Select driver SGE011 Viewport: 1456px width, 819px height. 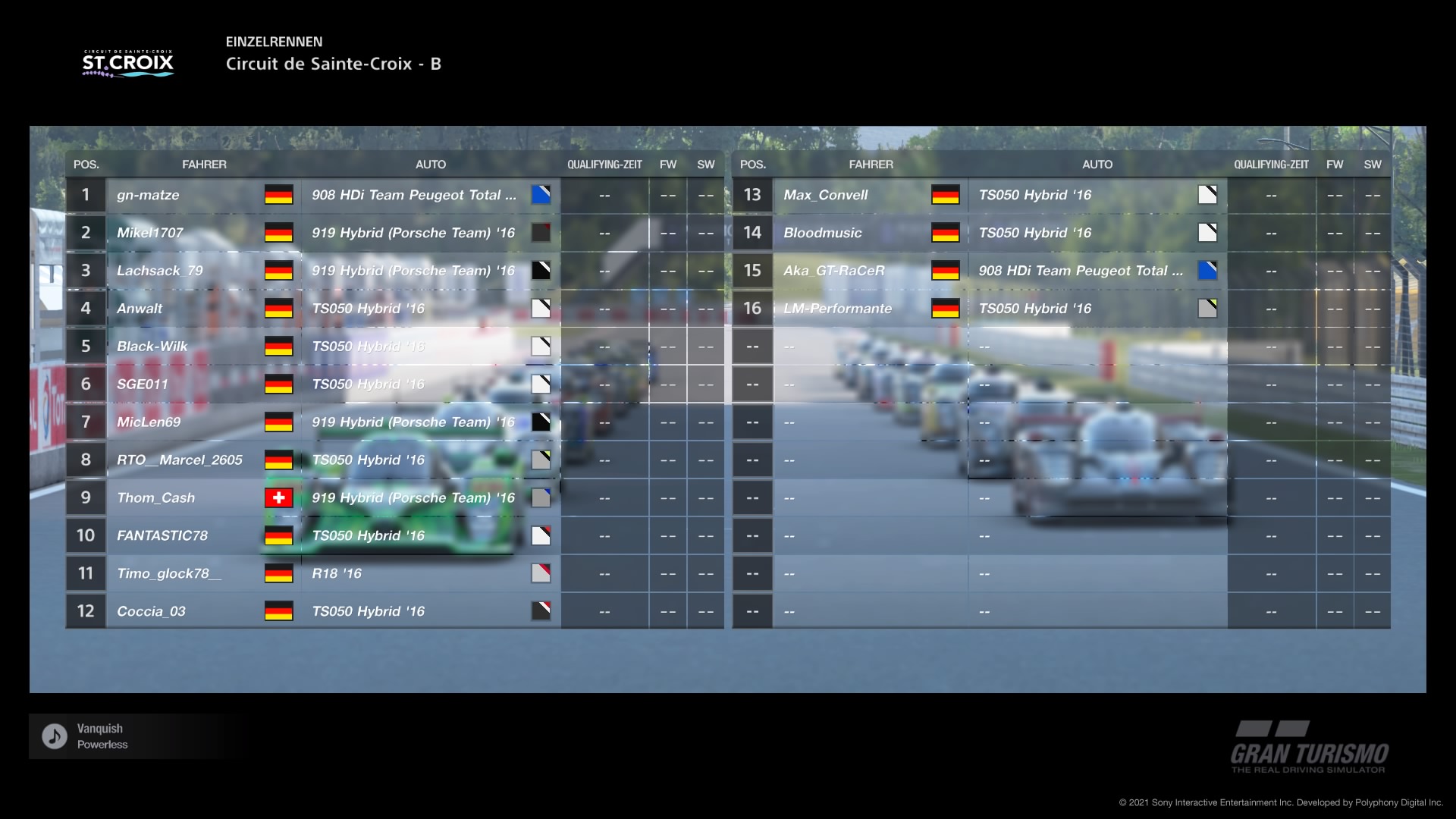[x=143, y=384]
